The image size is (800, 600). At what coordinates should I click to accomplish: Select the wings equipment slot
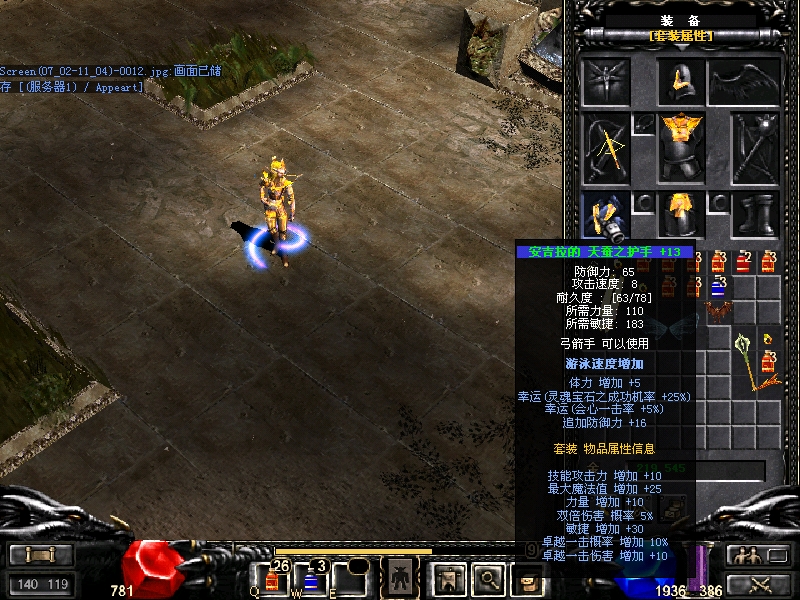(x=745, y=81)
